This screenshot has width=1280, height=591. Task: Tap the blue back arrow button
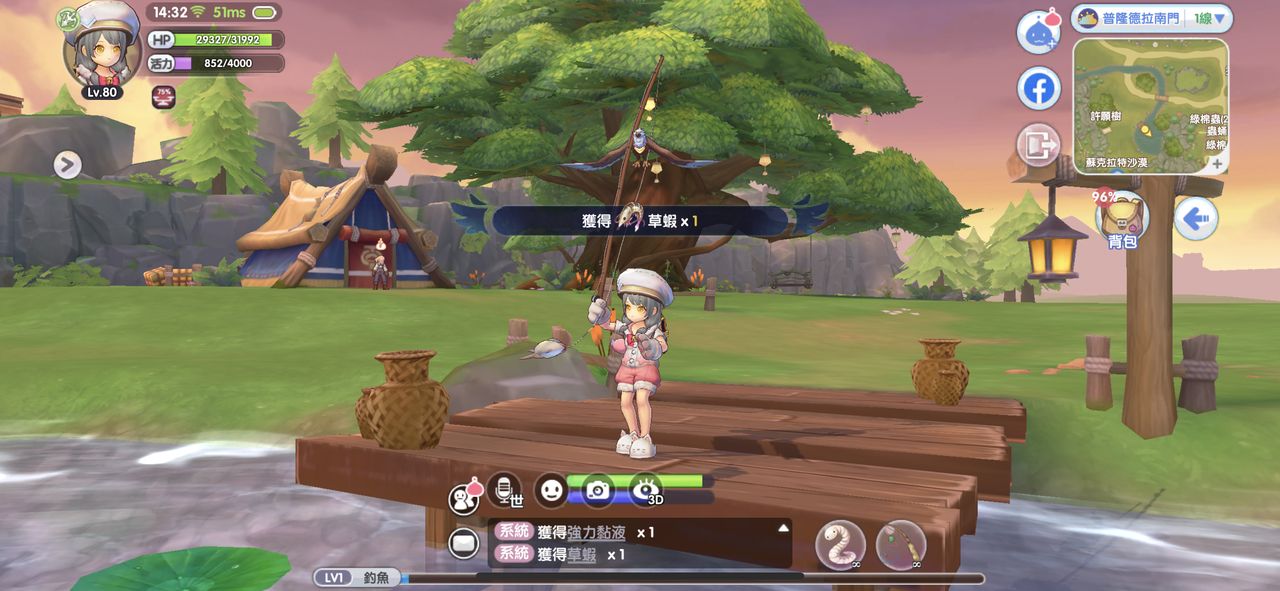pos(1195,217)
